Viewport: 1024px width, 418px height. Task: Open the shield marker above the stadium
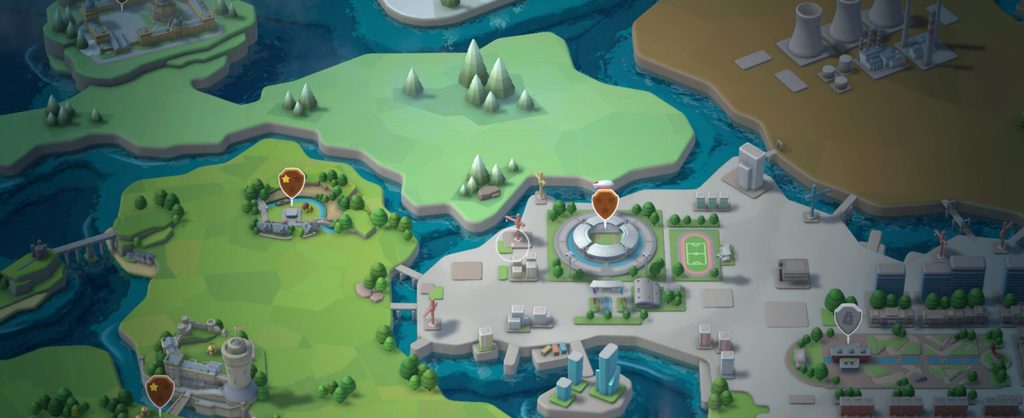tap(604, 204)
